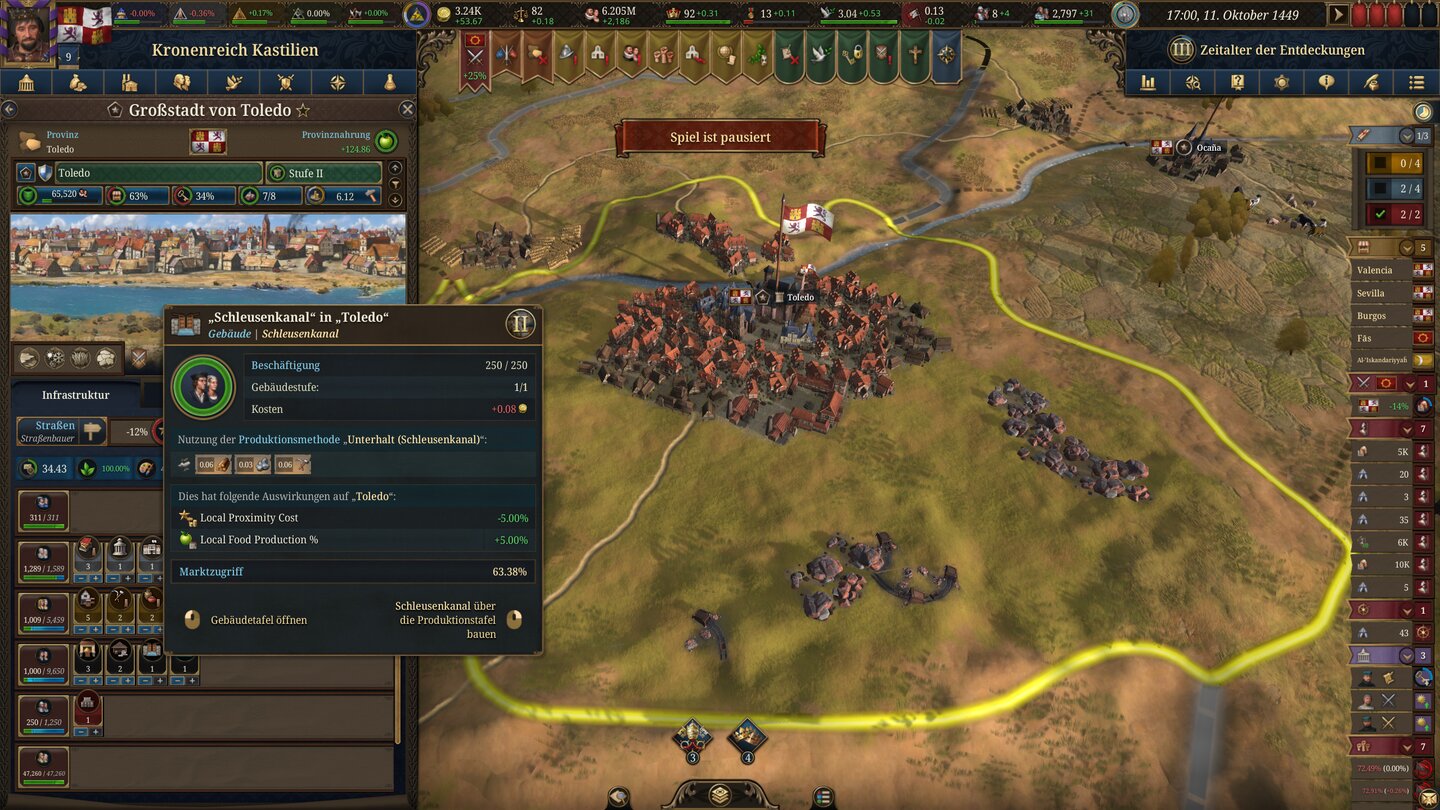The image size is (1440, 810).
Task: Open the crossed-swords military icon
Action: pyautogui.click(x=287, y=82)
